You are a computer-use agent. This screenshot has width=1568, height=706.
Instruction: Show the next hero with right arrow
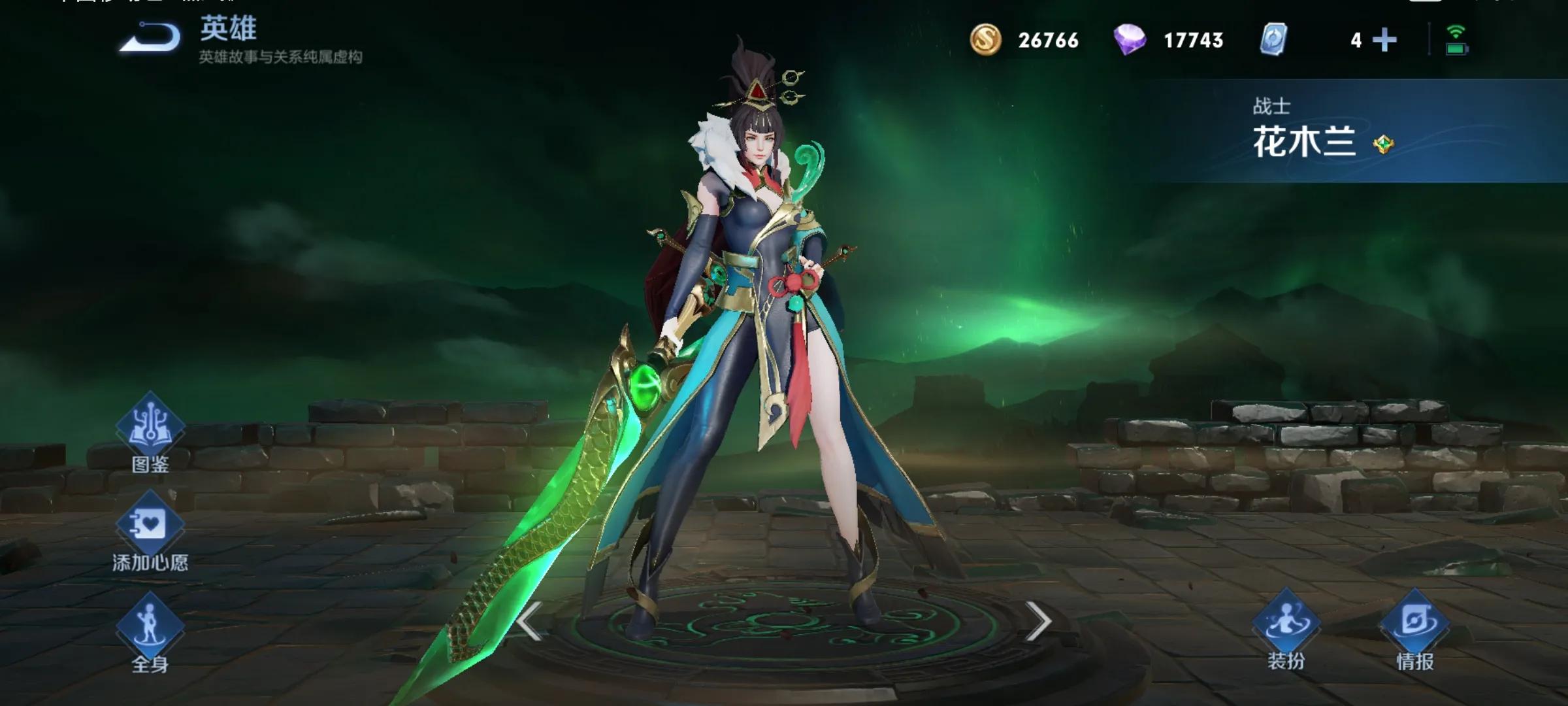click(x=1037, y=621)
